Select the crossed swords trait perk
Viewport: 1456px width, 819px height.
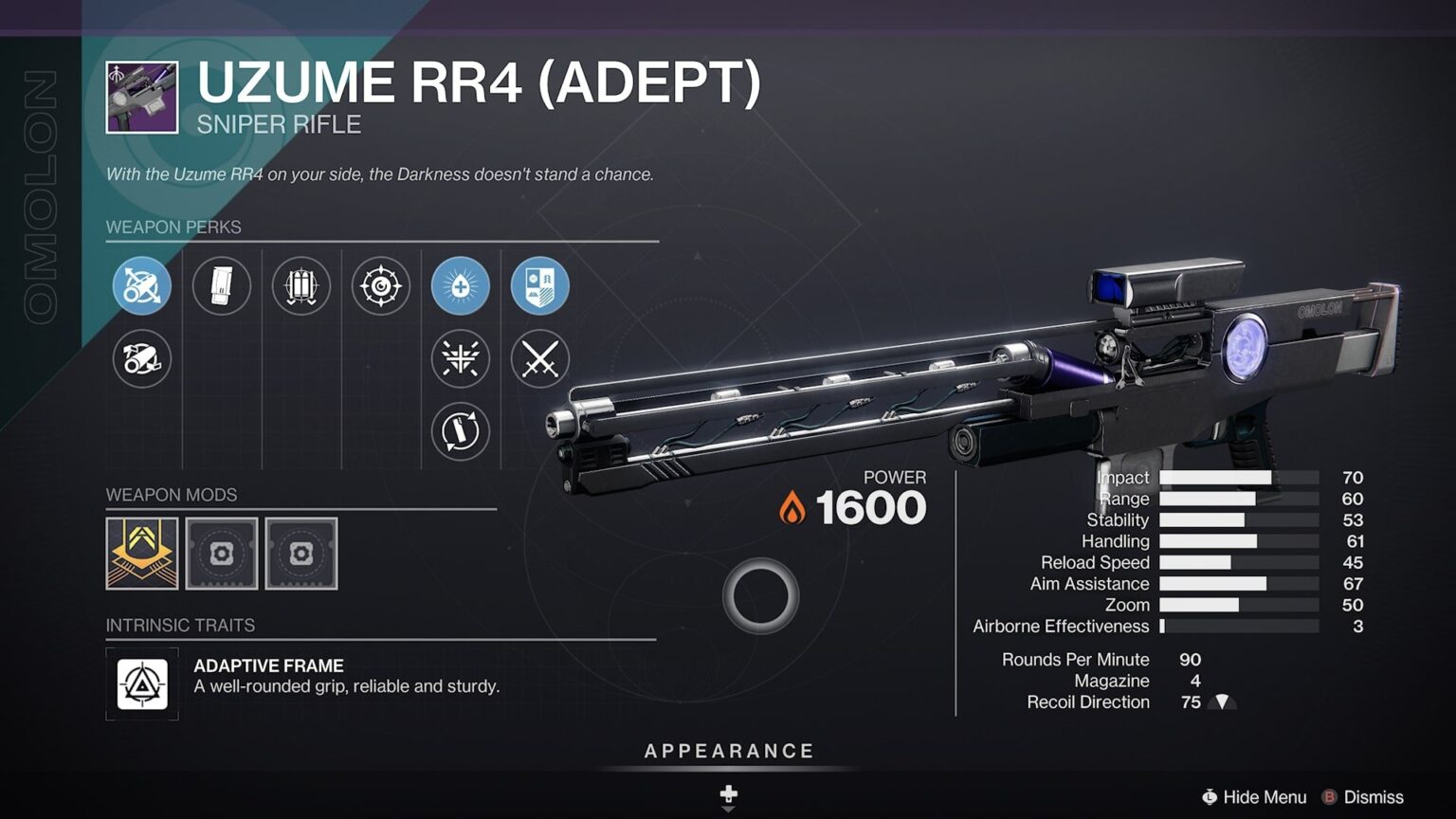point(539,360)
